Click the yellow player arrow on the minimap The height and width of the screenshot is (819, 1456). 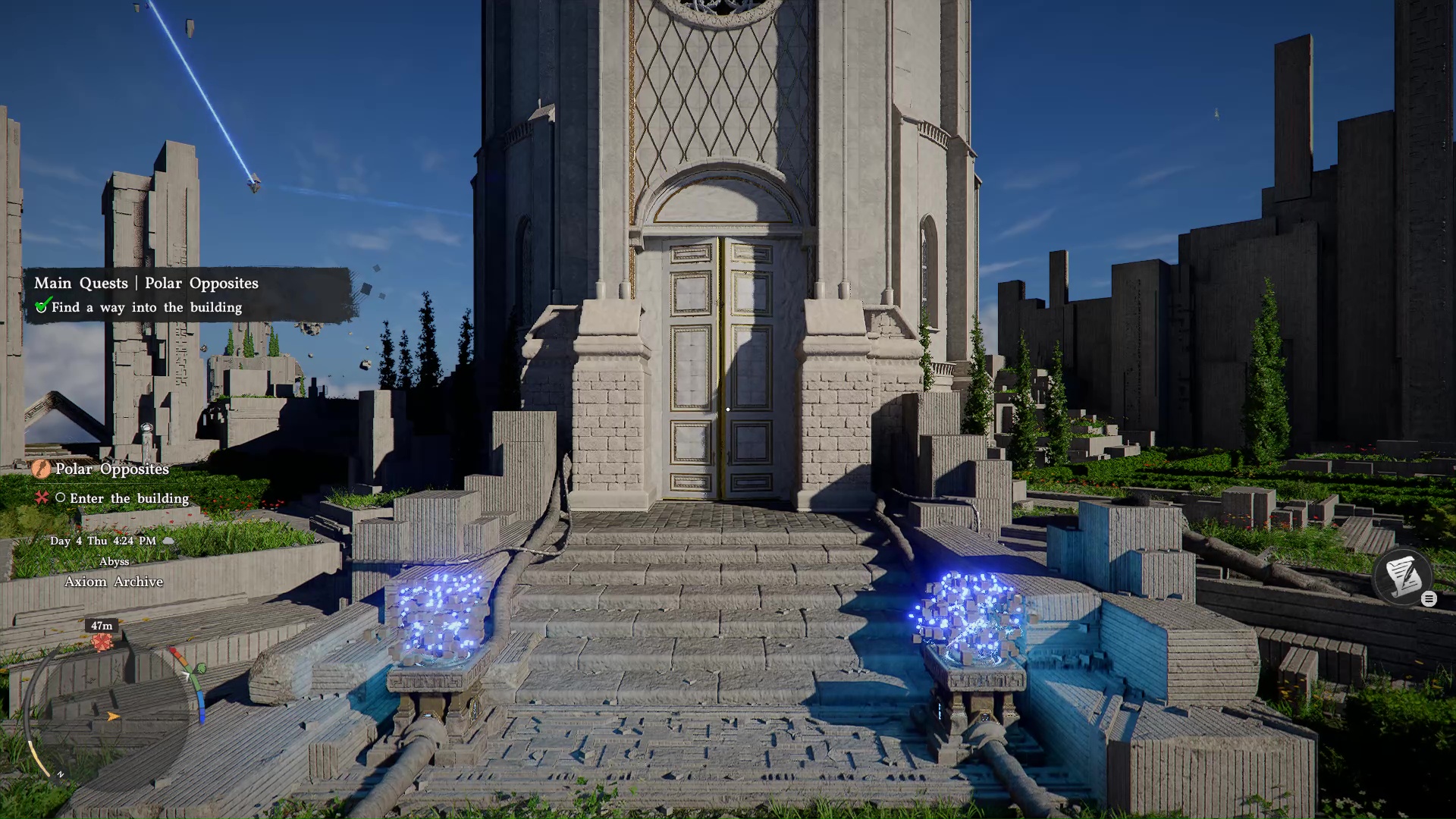pyautogui.click(x=113, y=717)
